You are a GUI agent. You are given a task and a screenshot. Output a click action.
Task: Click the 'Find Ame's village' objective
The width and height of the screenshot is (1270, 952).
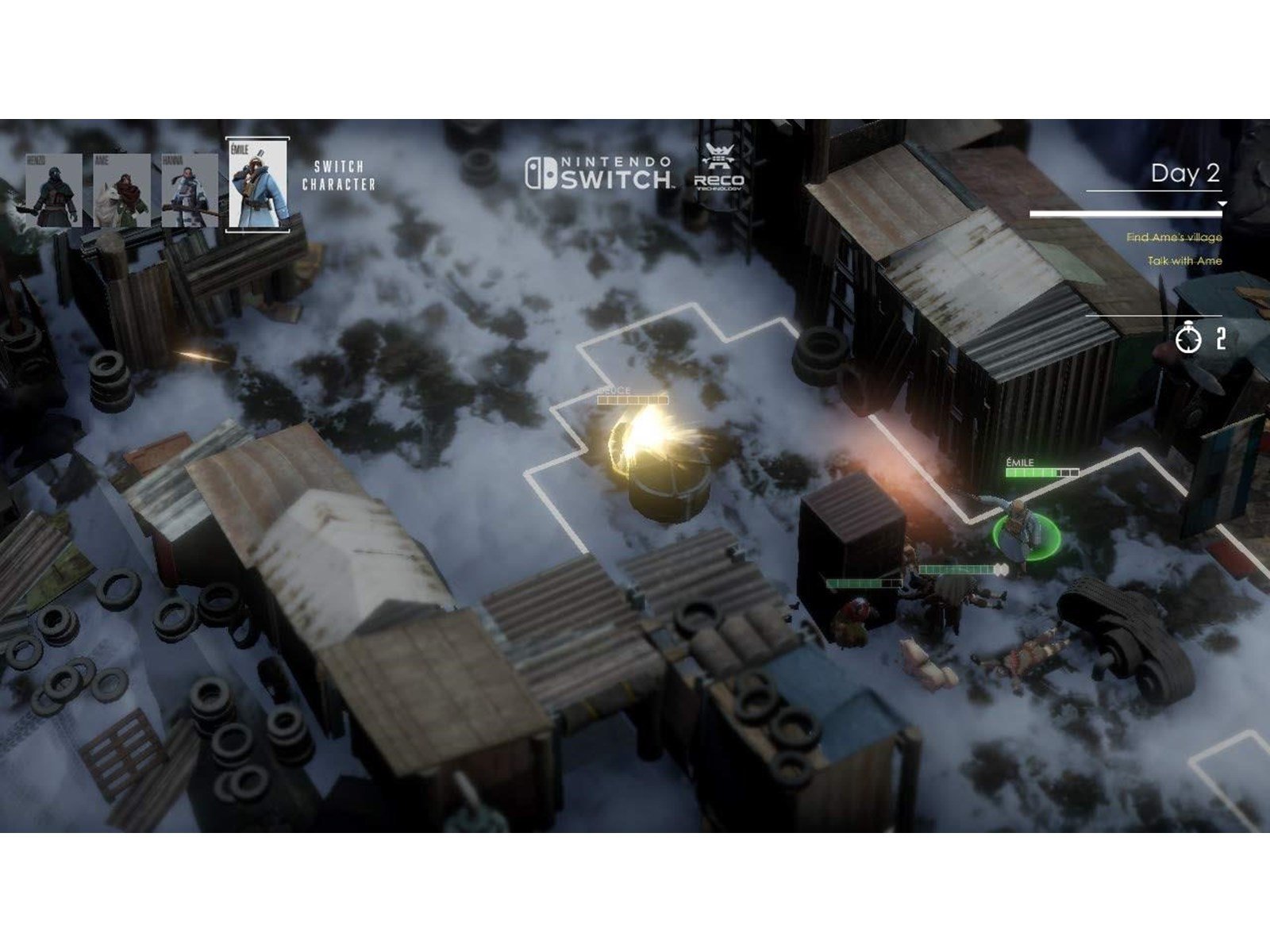point(1174,237)
